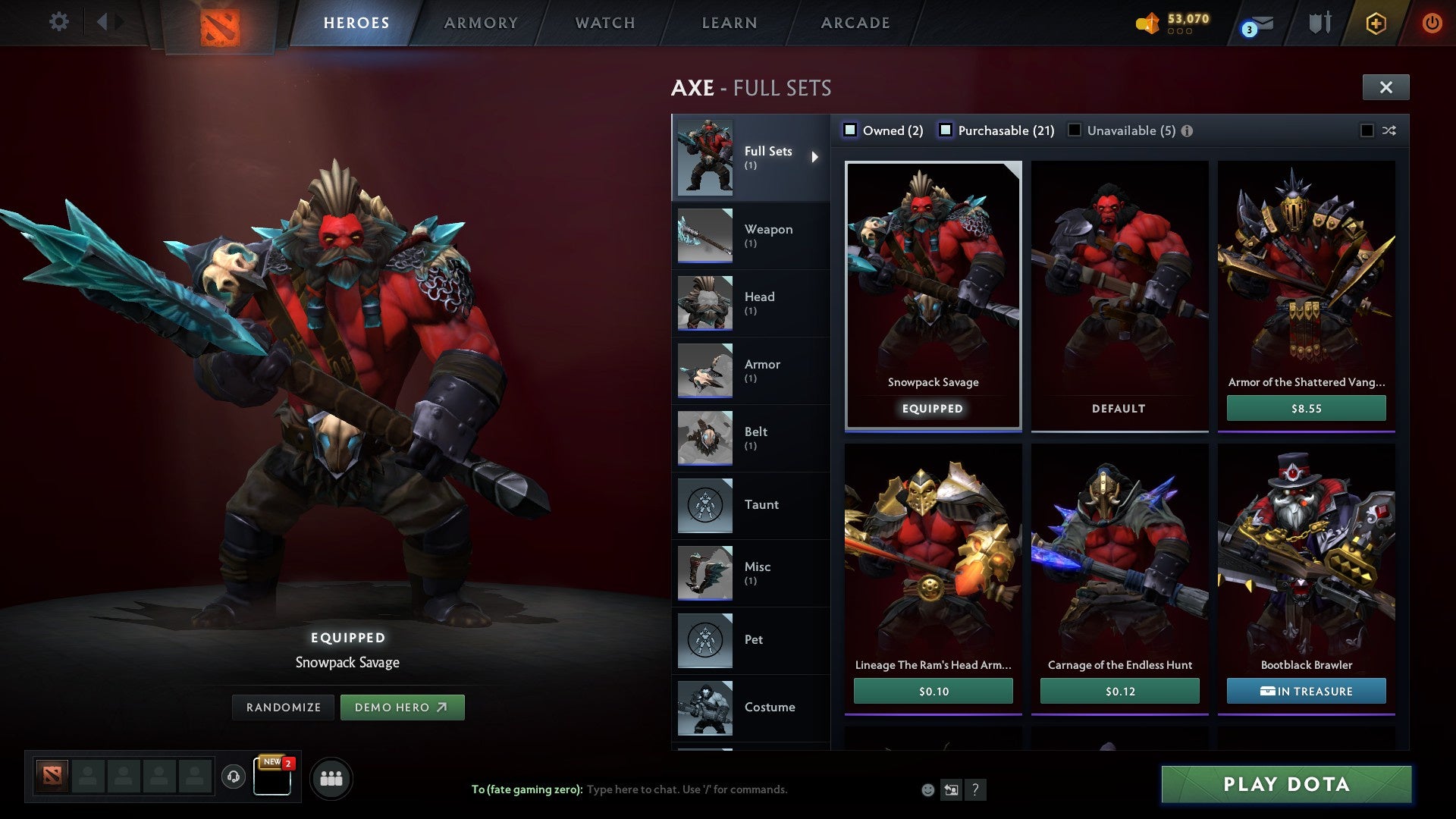The image size is (1456, 819).
Task: Check the Unavailable (5) filter
Action: tap(1075, 130)
